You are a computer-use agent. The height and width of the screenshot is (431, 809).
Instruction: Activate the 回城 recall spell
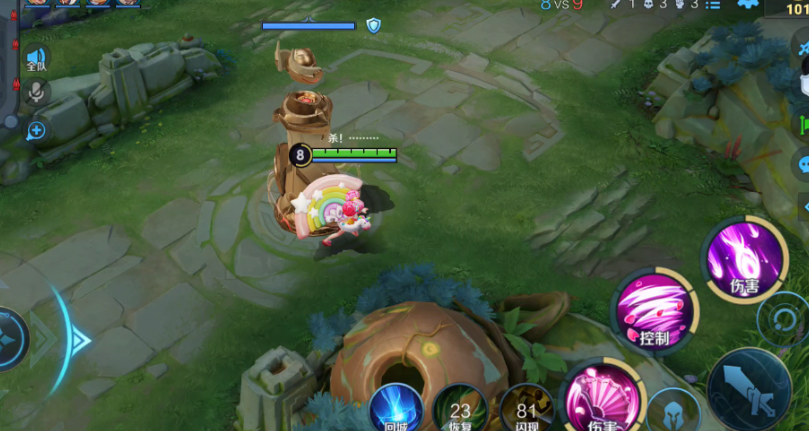[x=396, y=408]
